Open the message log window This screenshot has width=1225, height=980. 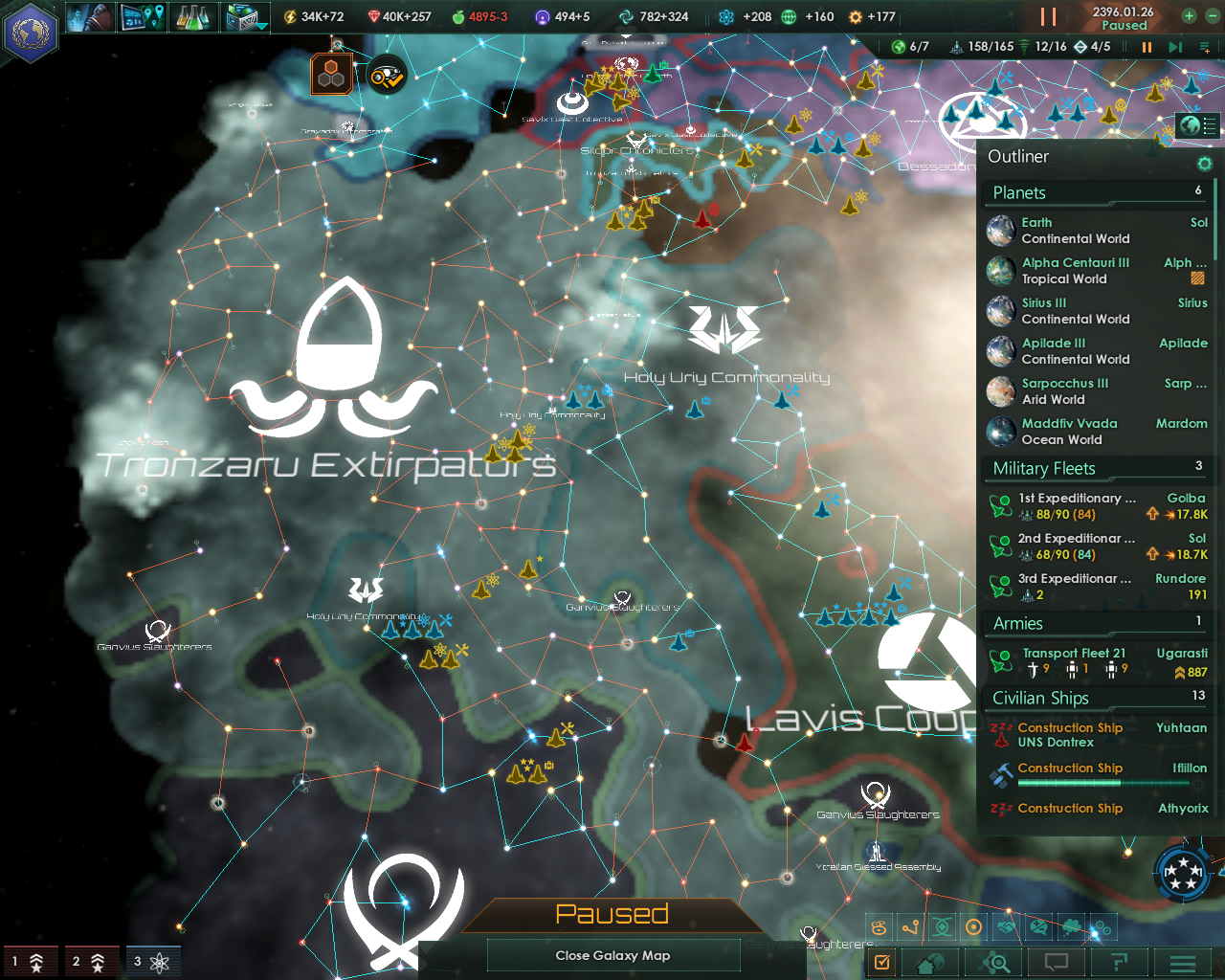pyautogui.click(x=1055, y=962)
